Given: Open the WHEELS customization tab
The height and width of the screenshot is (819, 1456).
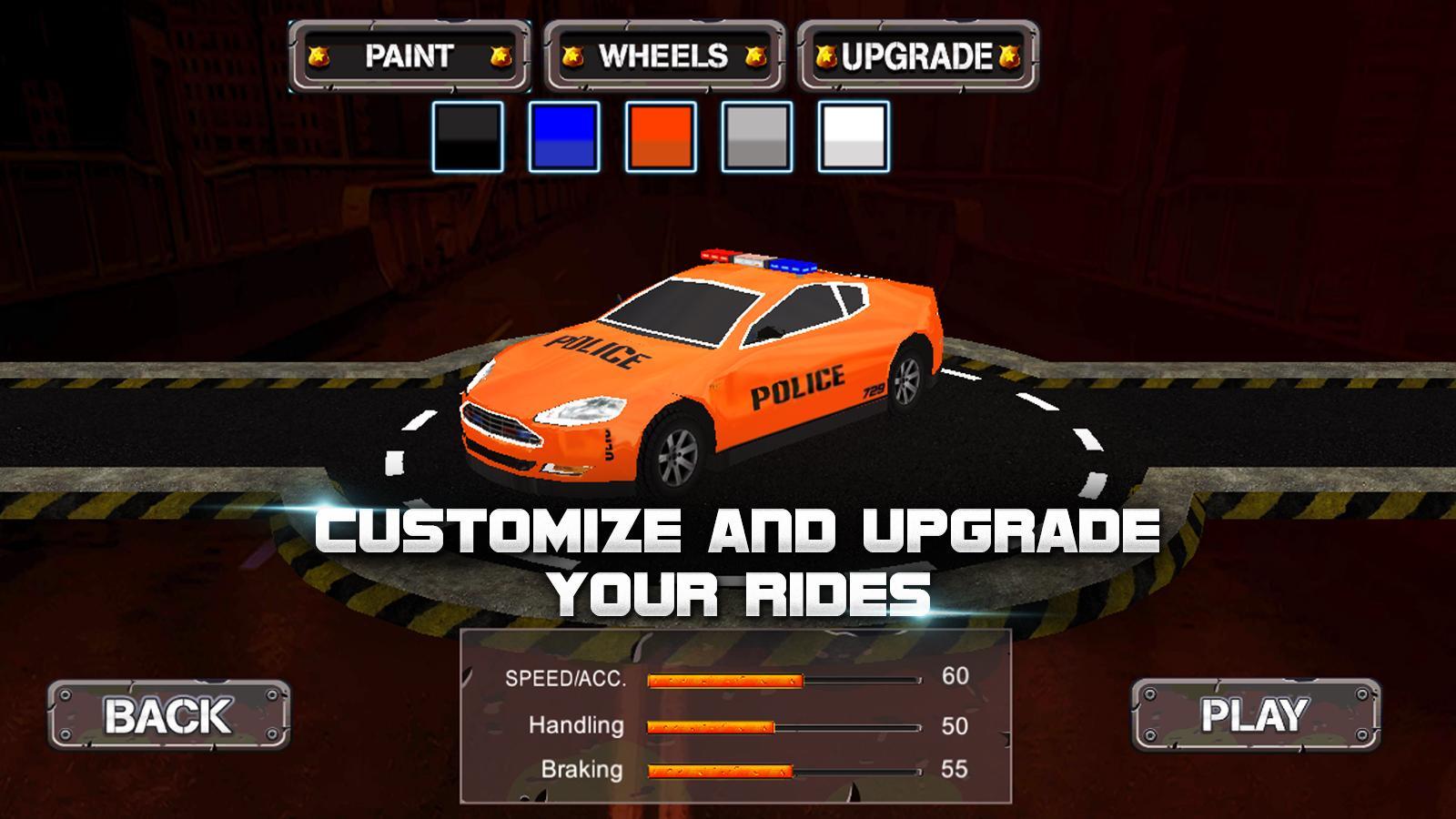Looking at the screenshot, I should pos(662,56).
